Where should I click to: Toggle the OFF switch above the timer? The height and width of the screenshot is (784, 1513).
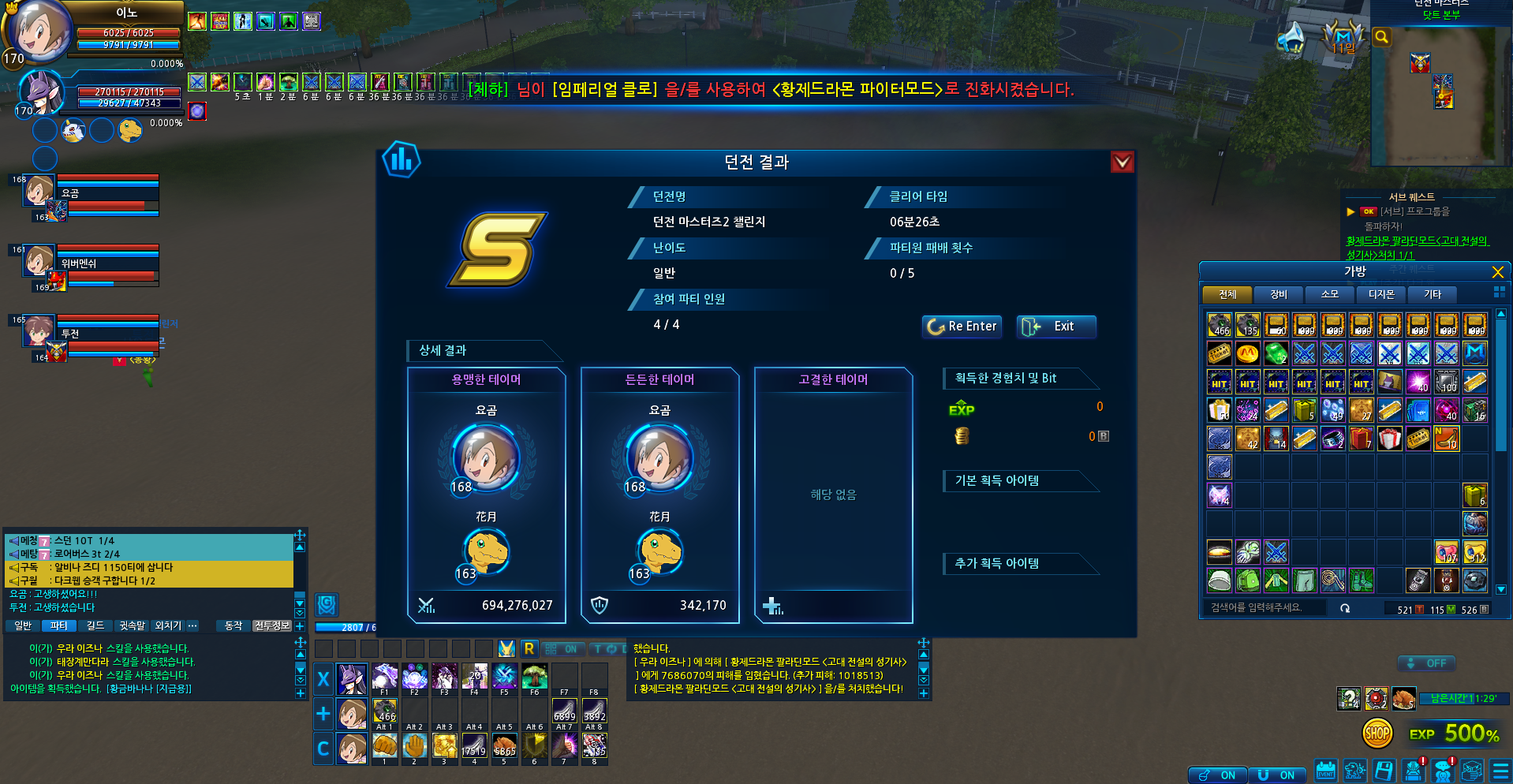(1426, 663)
